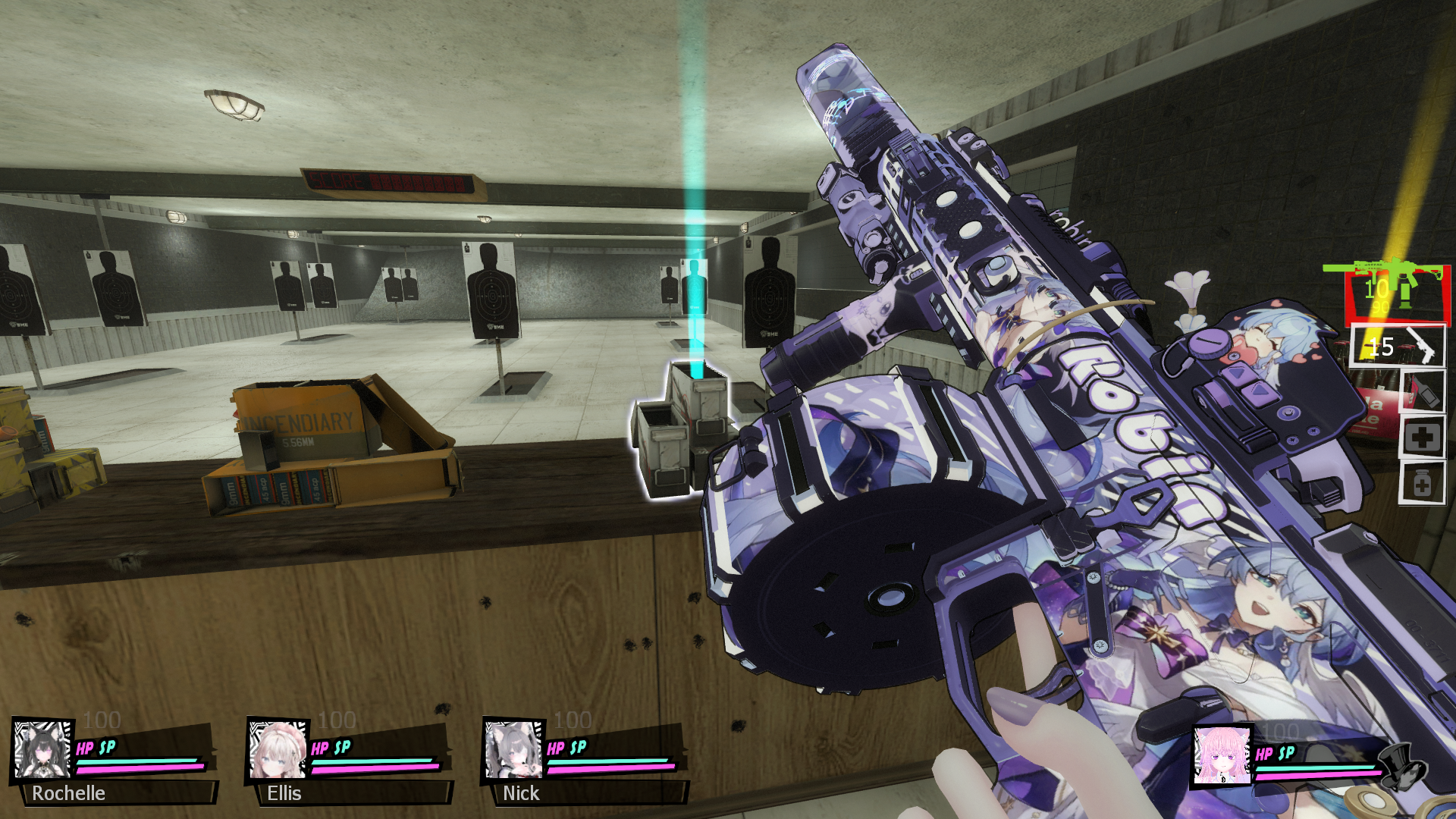
Task: Click Nick's teammate portrait
Action: pos(513,749)
